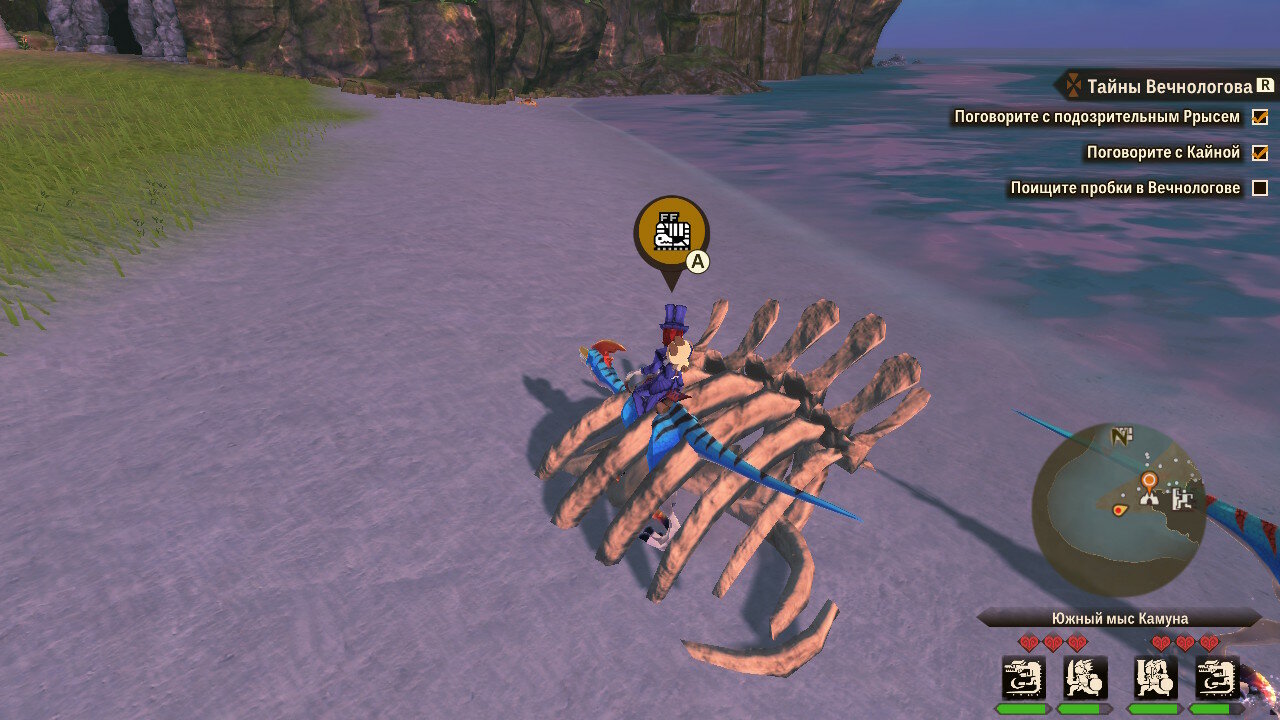Select the orange quest pin on minimap
Screen dimensions: 1280x720
click(1149, 481)
